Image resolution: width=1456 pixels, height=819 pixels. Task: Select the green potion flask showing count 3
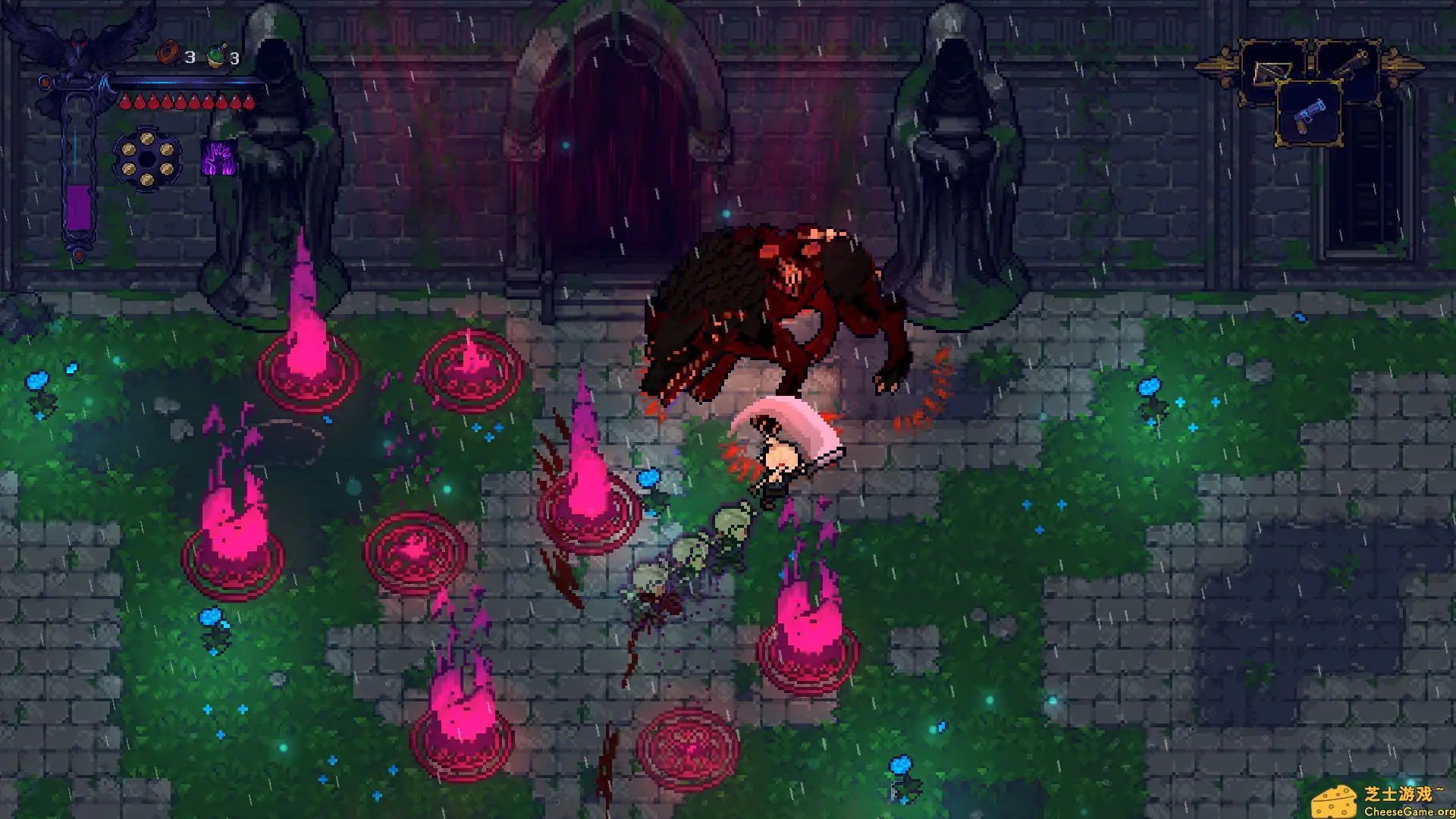click(216, 54)
